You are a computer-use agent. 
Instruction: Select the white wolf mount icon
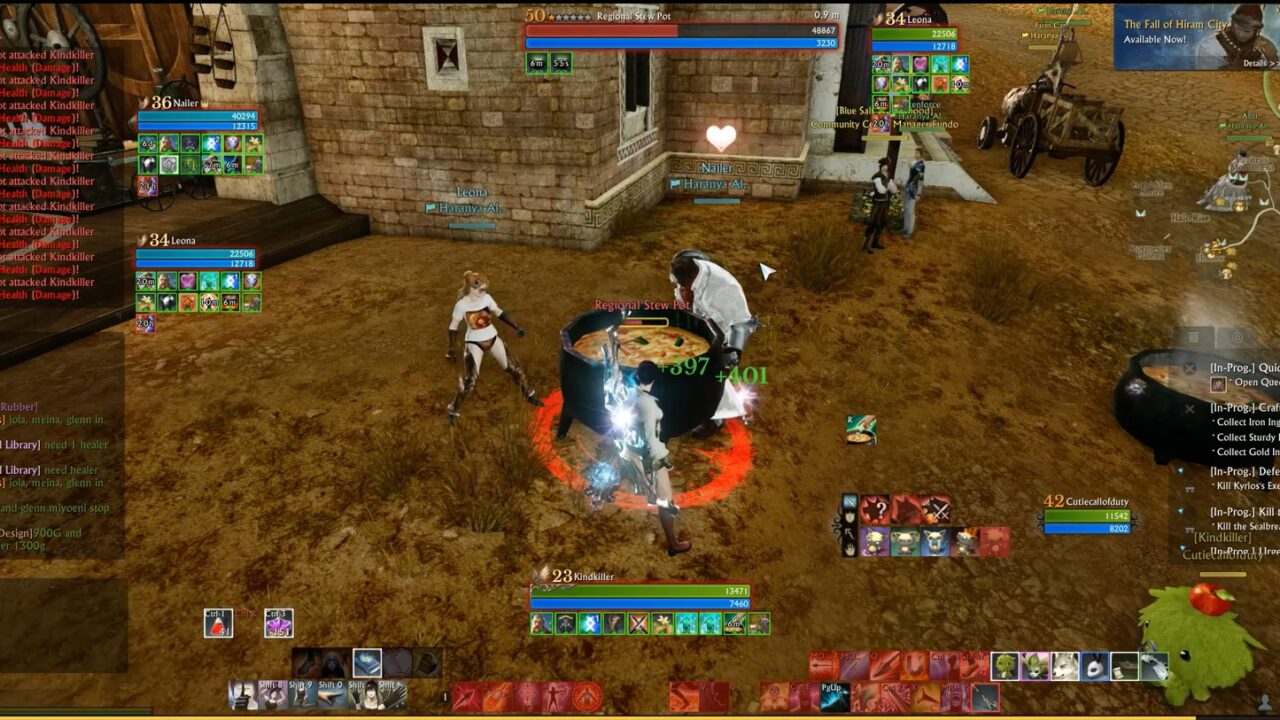1065,665
